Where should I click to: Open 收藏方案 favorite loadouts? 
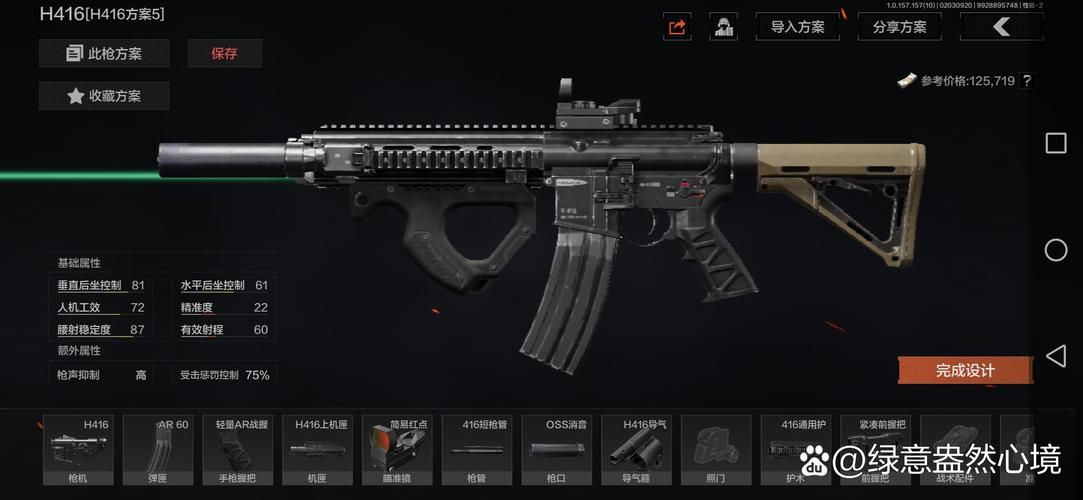(x=104, y=96)
